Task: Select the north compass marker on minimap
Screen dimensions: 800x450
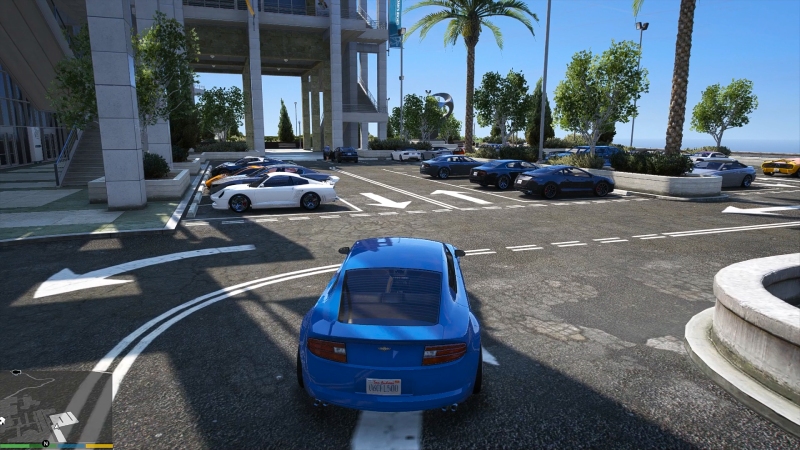Action: (45, 441)
